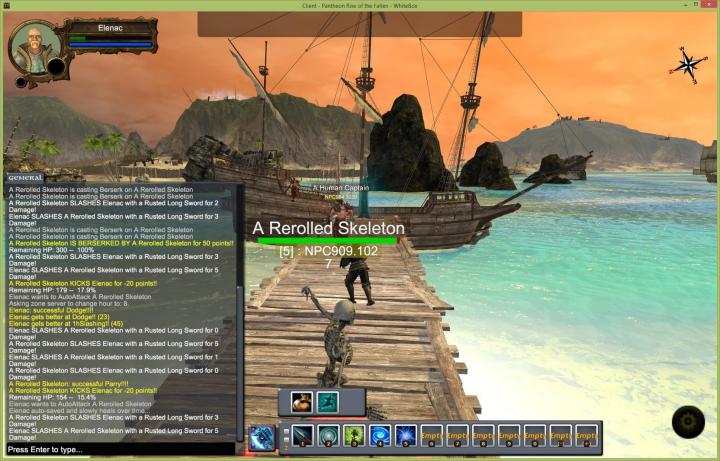Click the compass rose
The image size is (720, 461).
click(x=687, y=63)
